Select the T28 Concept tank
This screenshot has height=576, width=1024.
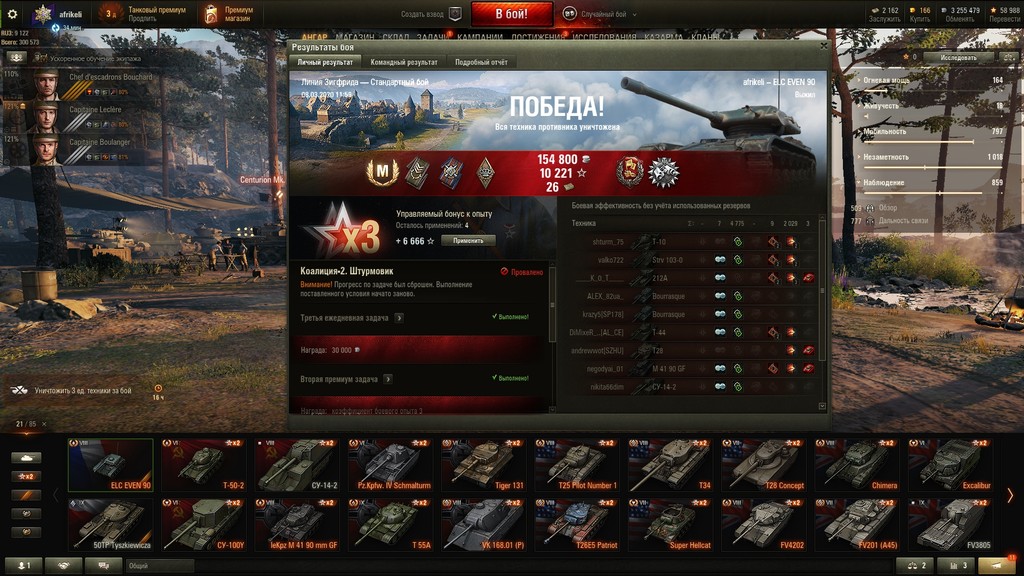point(763,465)
